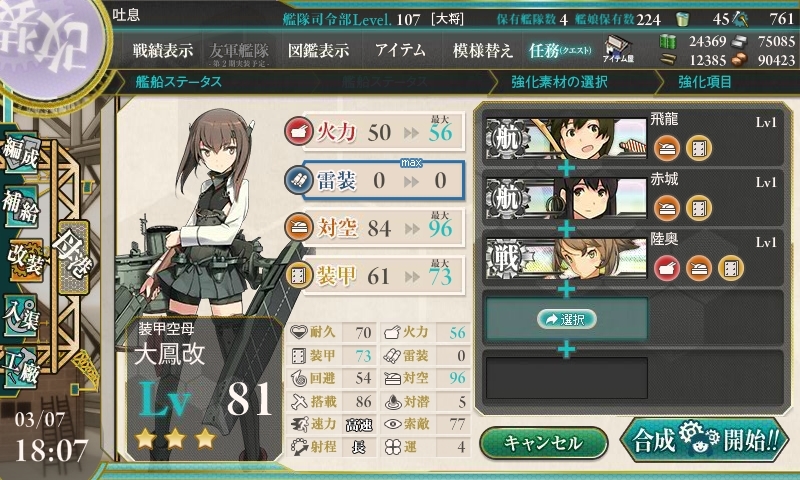Open the アイテム item menu
800x480 pixels.
[400, 50]
